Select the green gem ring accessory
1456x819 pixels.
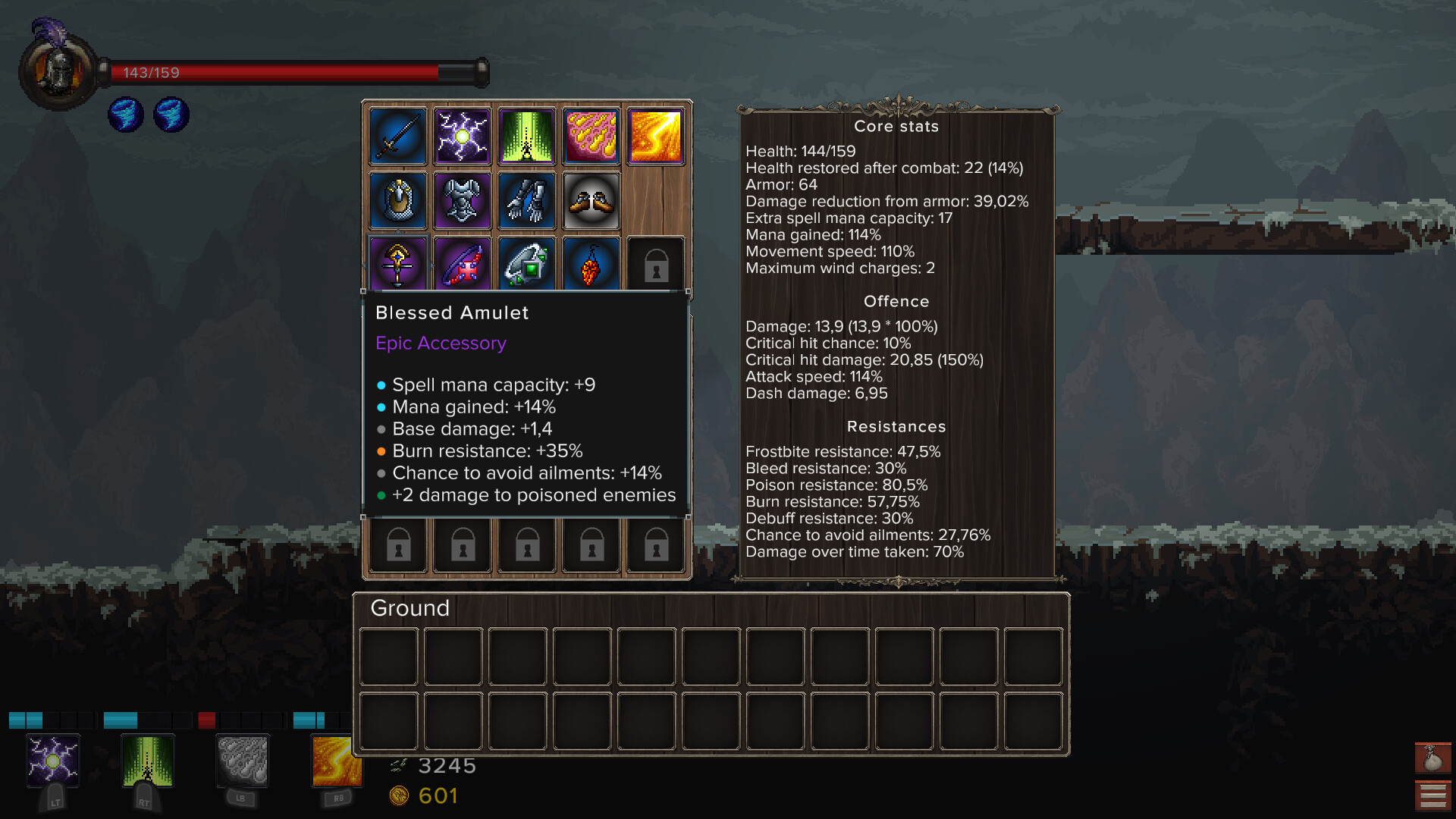coord(526,265)
